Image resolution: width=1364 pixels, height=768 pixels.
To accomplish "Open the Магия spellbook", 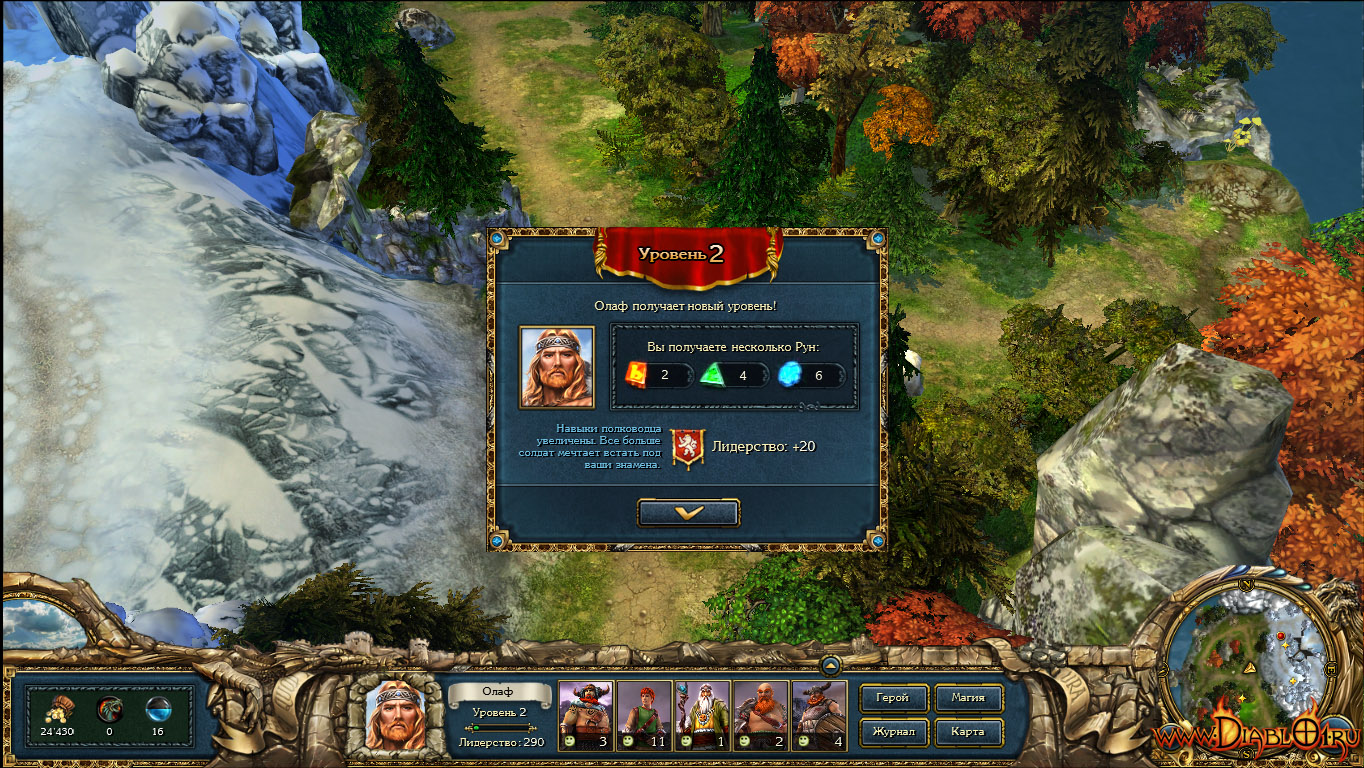I will (x=968, y=698).
